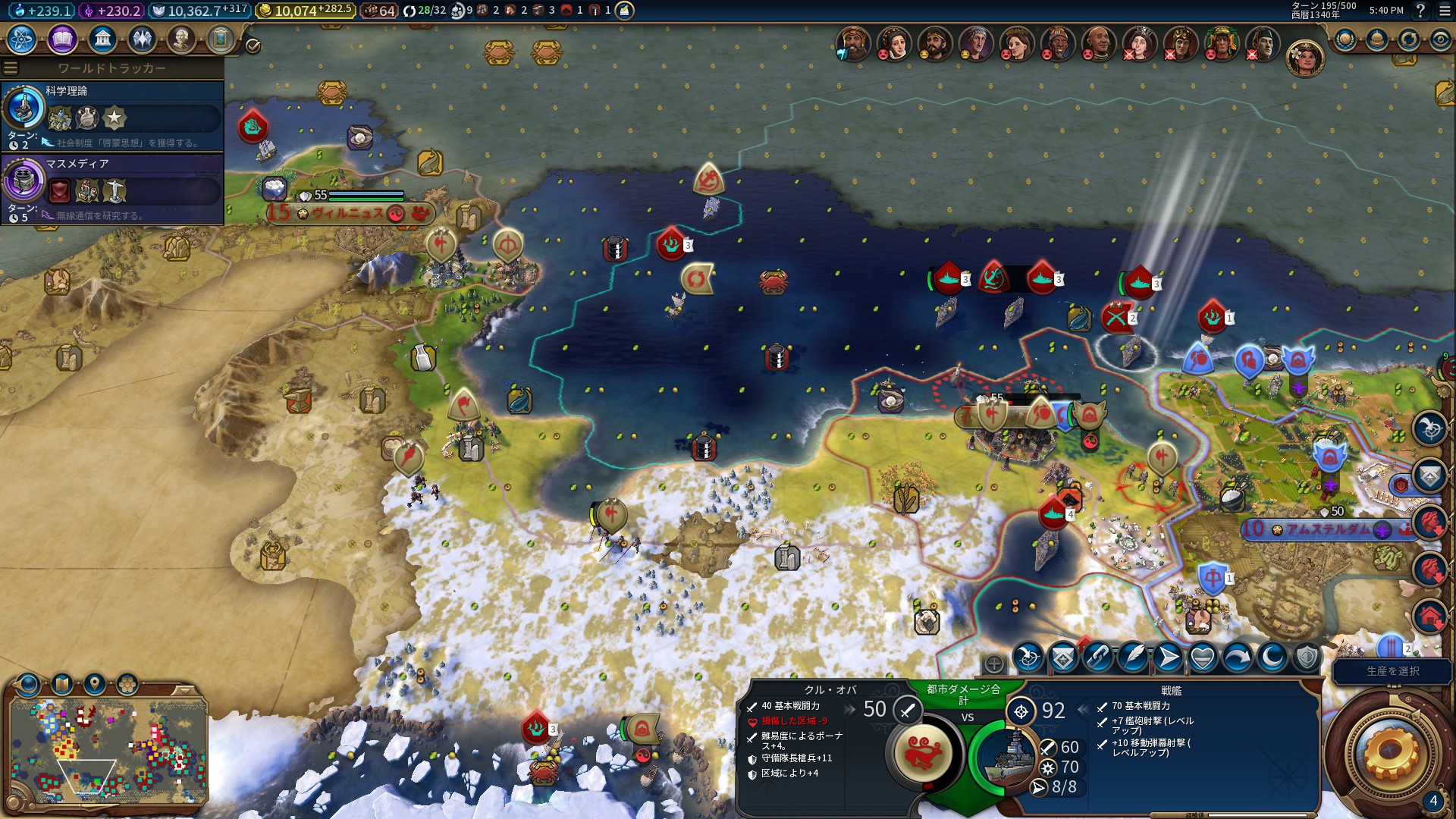Put the unit to sleep with moon icon

coord(1272,657)
